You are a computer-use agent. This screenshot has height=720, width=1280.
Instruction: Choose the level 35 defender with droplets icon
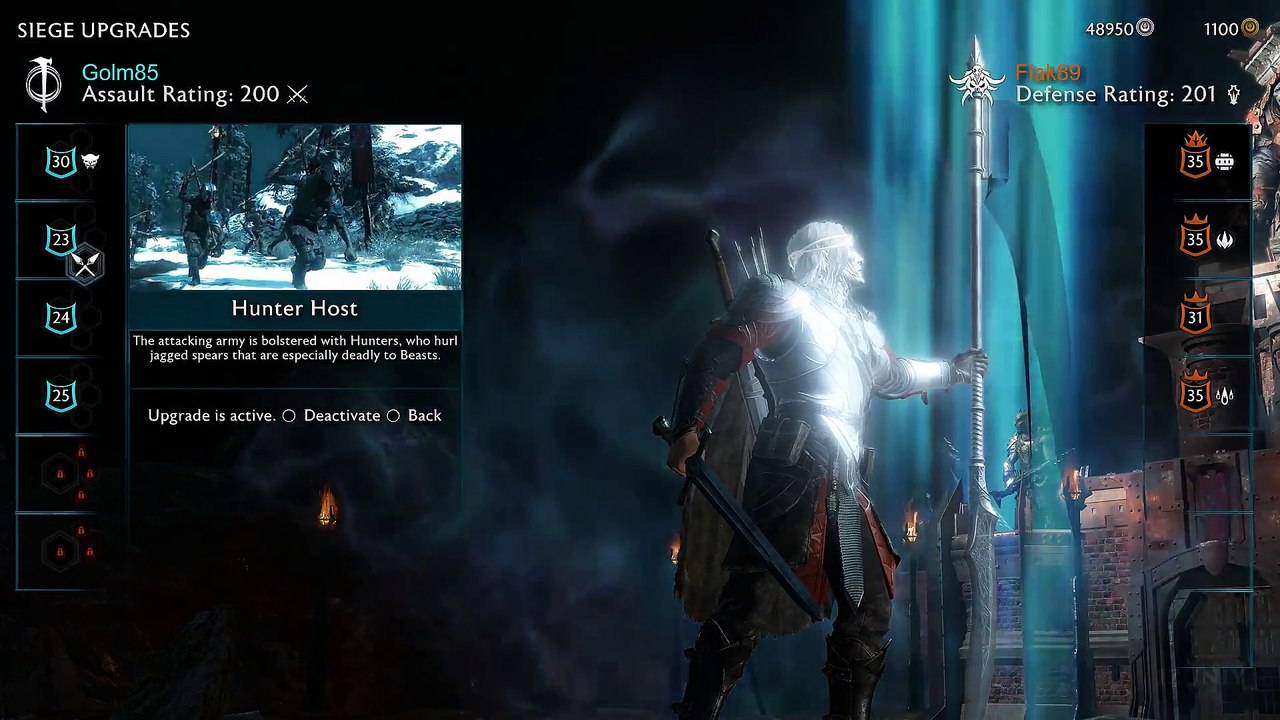click(1195, 396)
